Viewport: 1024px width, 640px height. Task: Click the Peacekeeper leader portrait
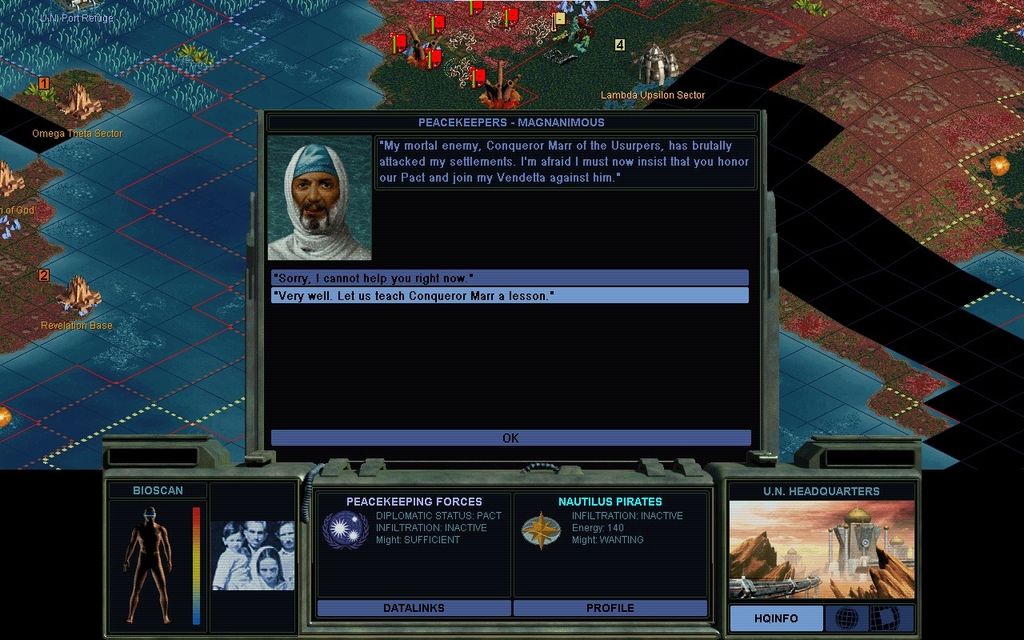click(x=319, y=198)
